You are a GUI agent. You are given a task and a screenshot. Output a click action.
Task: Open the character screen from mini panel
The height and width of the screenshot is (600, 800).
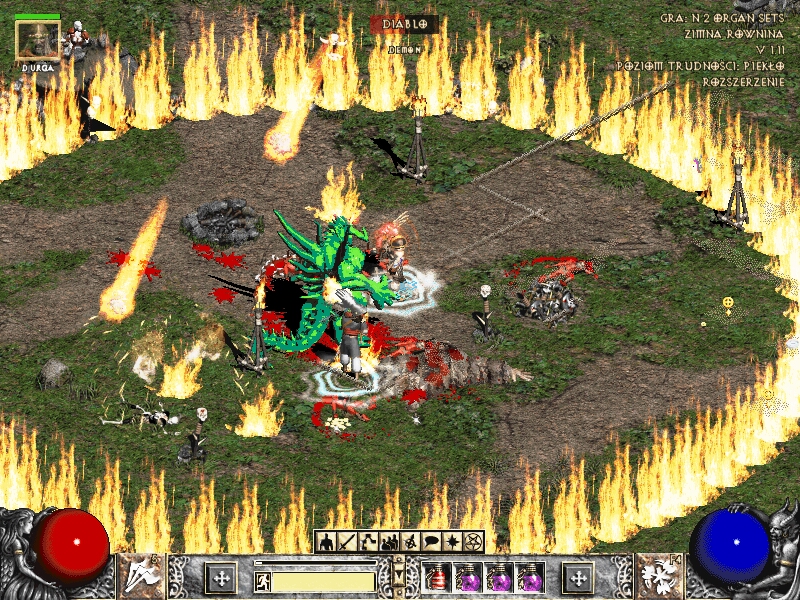click(326, 542)
